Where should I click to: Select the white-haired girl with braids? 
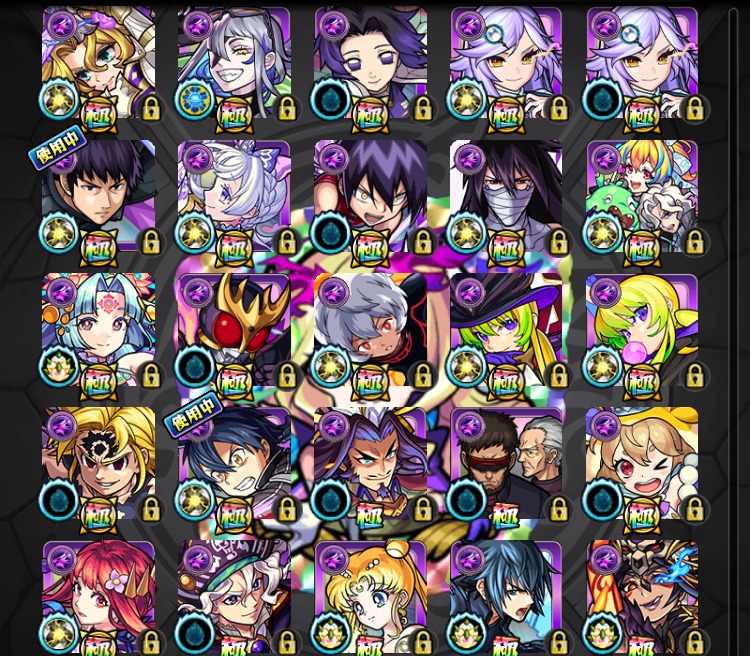pos(234,196)
